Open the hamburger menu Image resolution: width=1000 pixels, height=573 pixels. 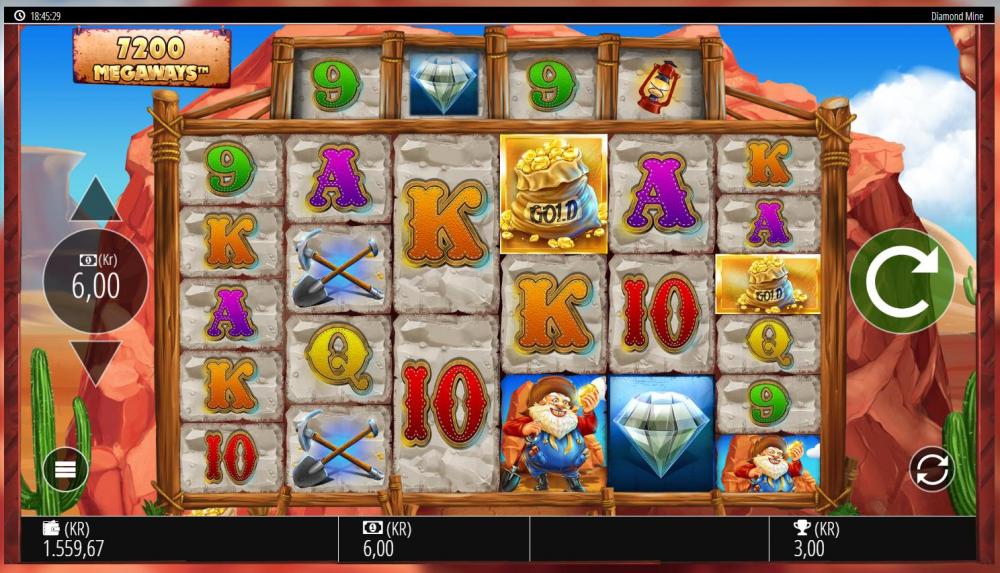pyautogui.click(x=65, y=469)
